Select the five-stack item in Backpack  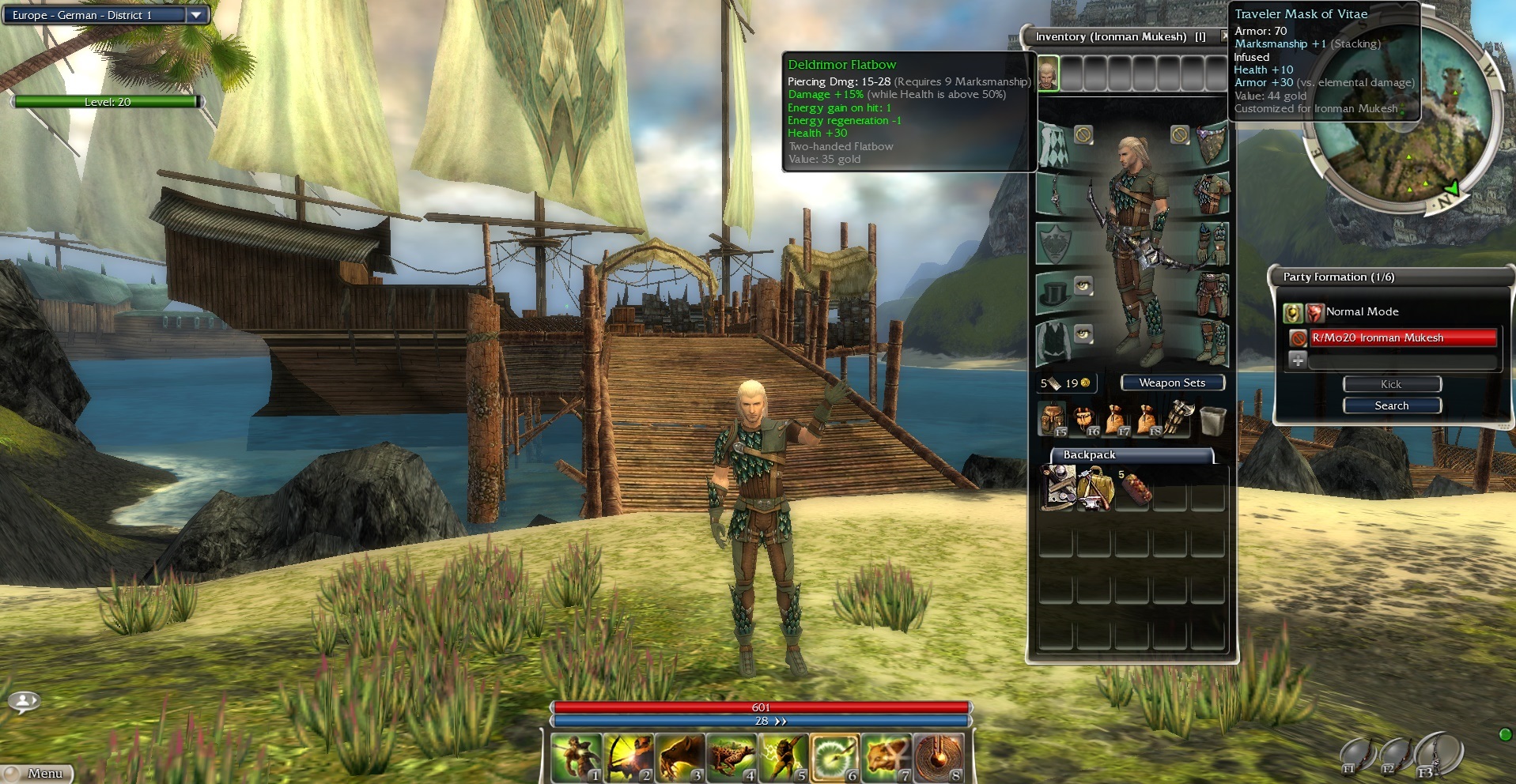(1132, 490)
